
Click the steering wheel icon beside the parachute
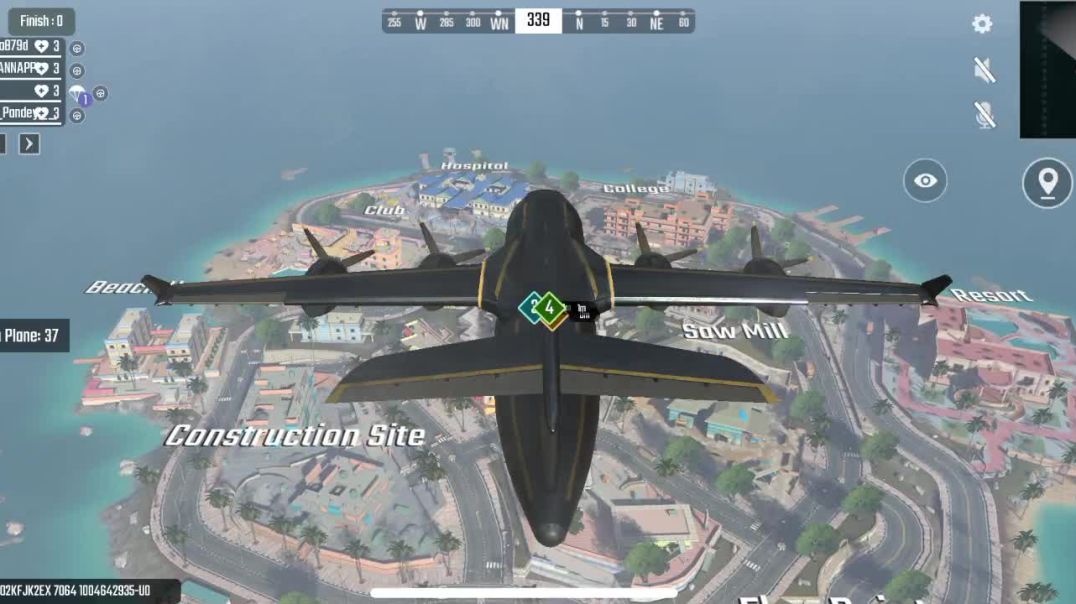click(x=100, y=93)
